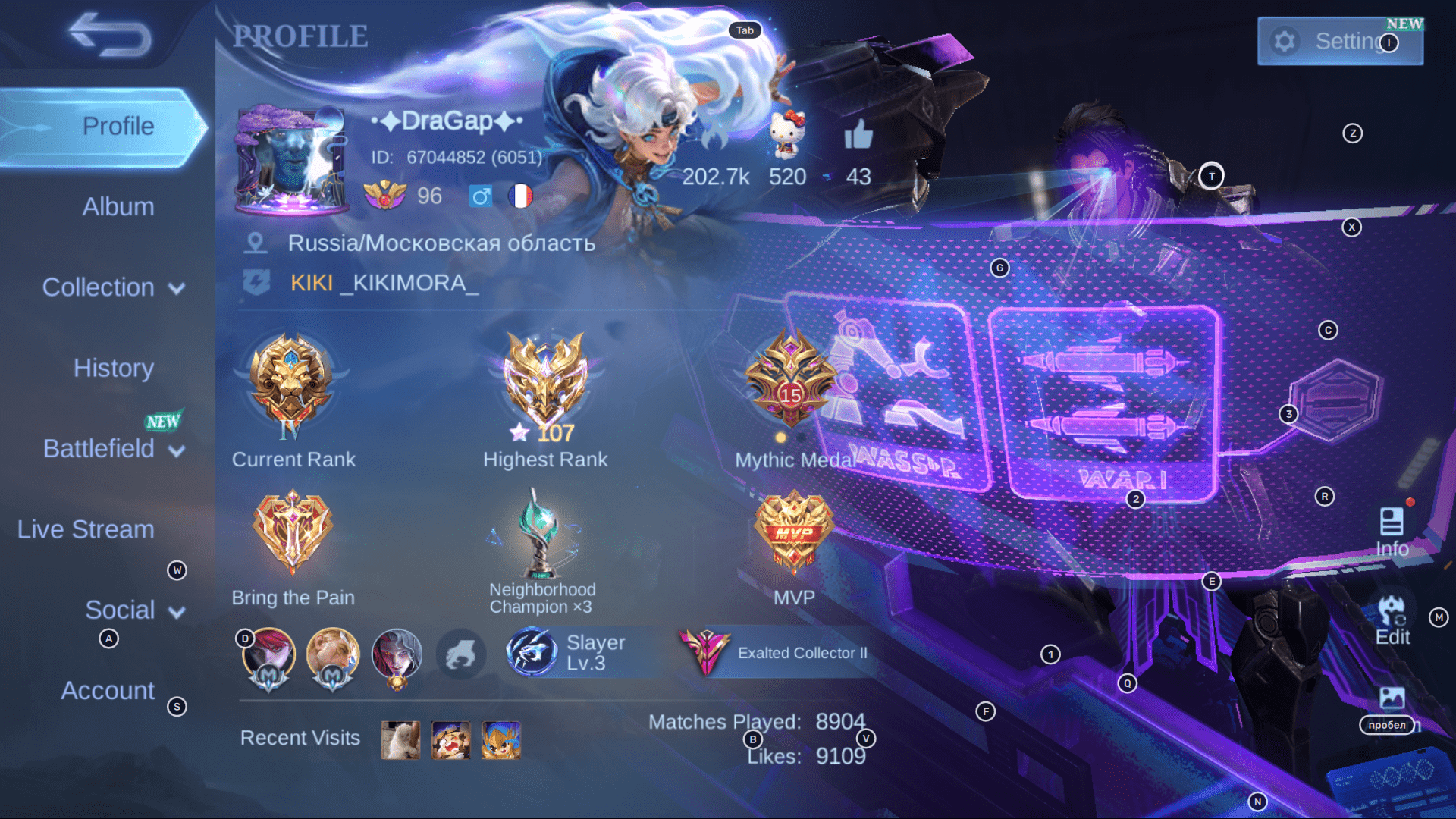Click the Edit profile icon
Image resolution: width=1456 pixels, height=819 pixels.
(1392, 614)
